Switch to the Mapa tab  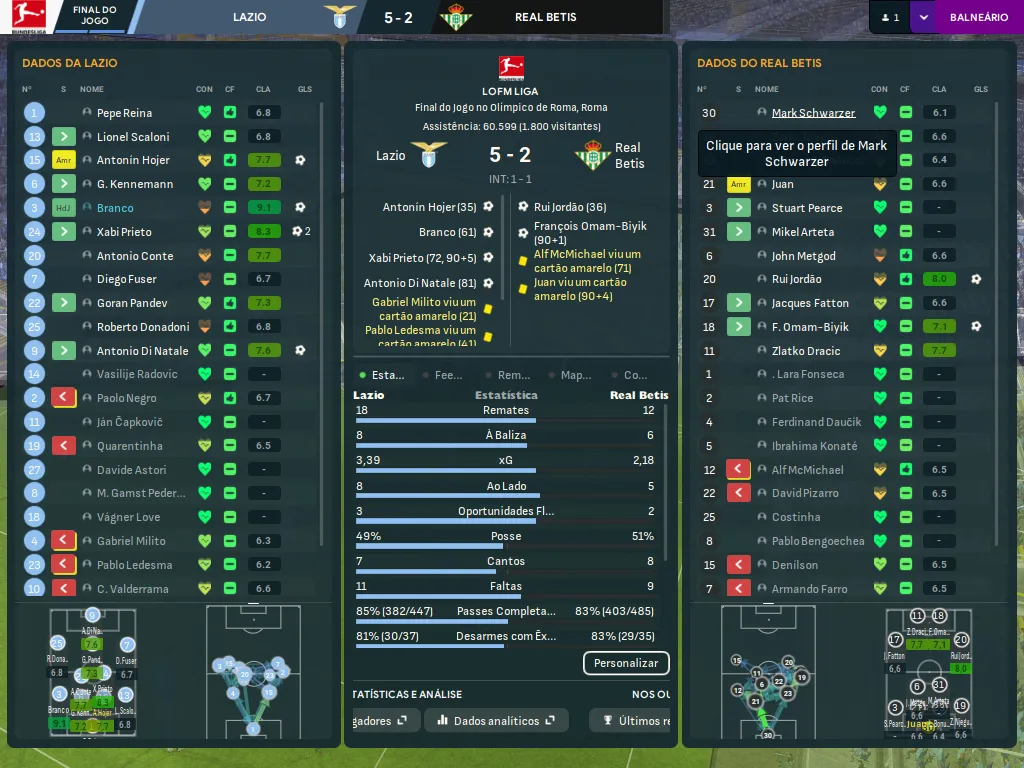(x=570, y=375)
